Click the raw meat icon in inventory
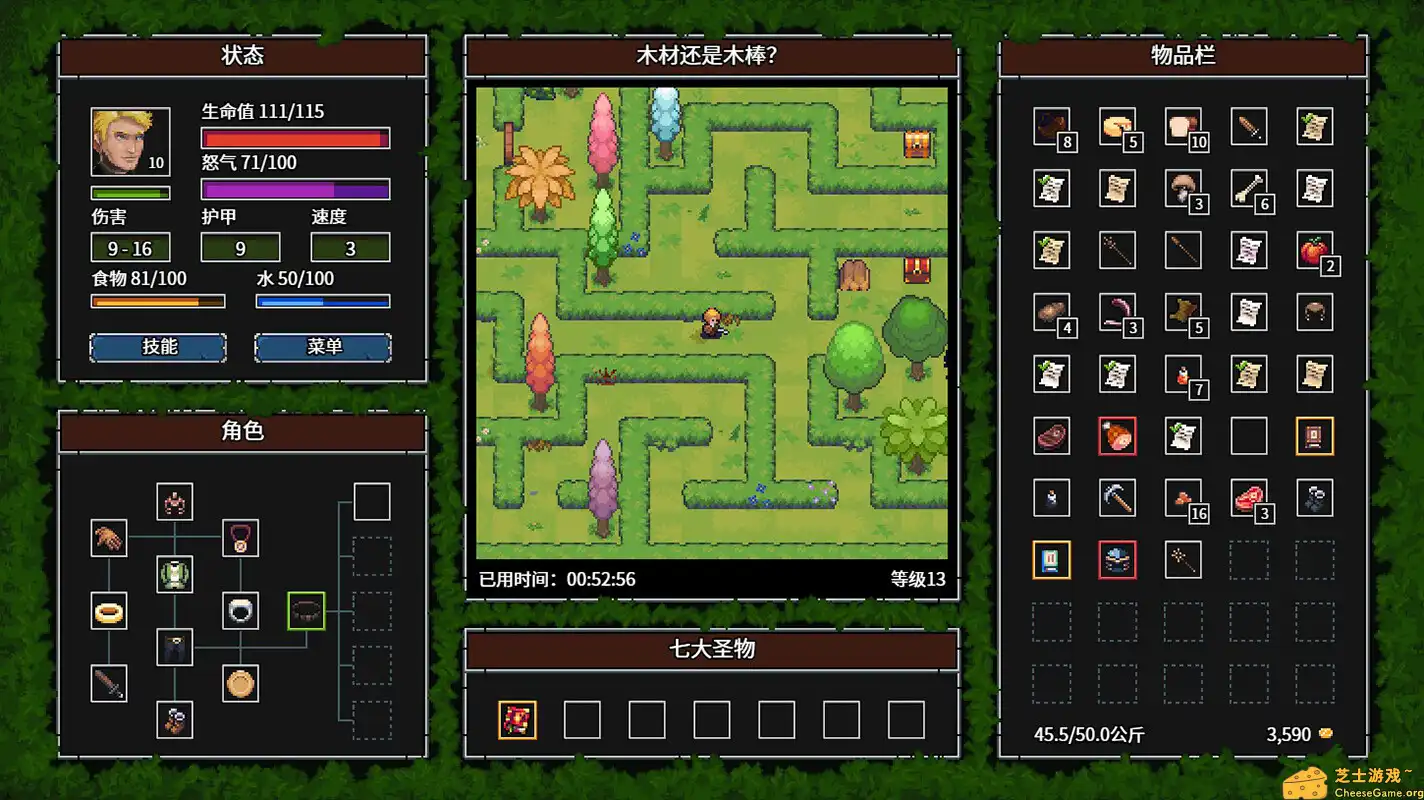Viewport: 1424px width, 800px height. 1051,437
